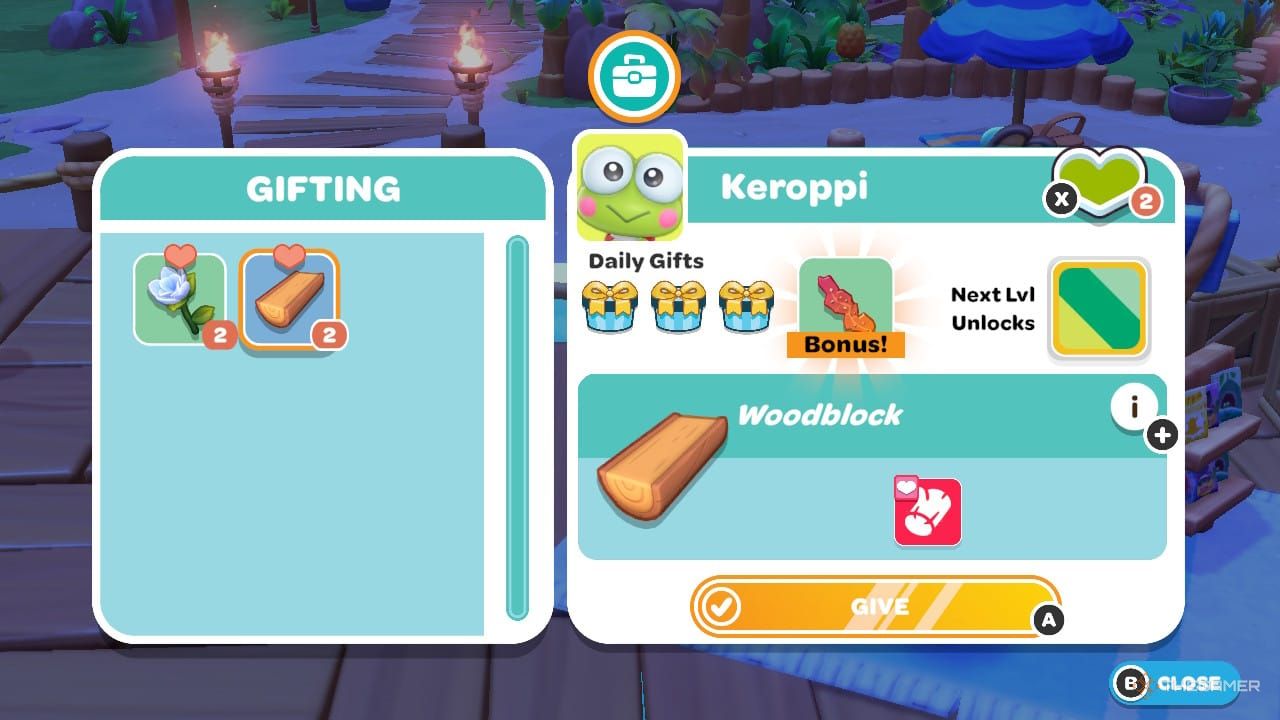Viewport: 1280px width, 720px height.
Task: Inspect the Bonus gift item icon
Action: pos(845,302)
